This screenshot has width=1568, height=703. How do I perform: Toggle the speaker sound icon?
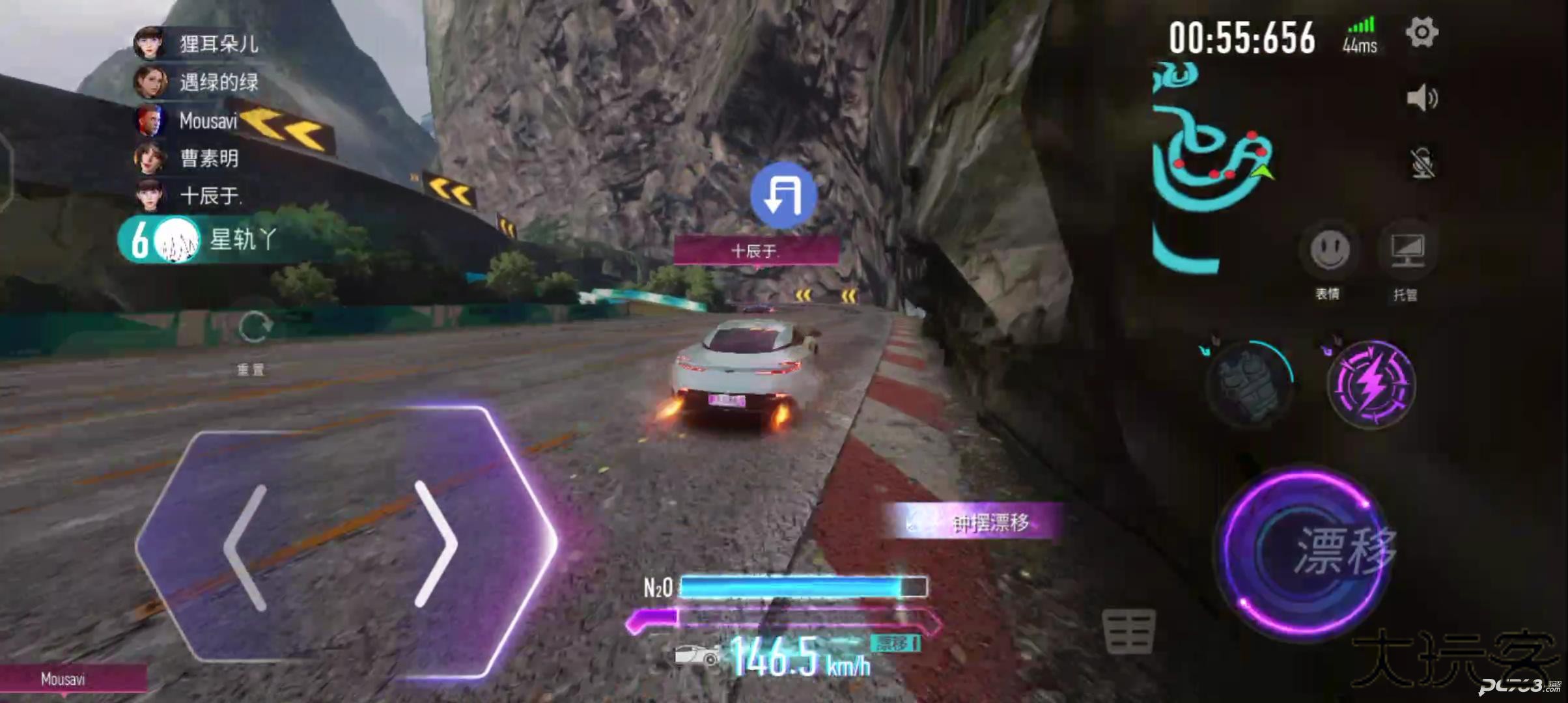[1421, 98]
